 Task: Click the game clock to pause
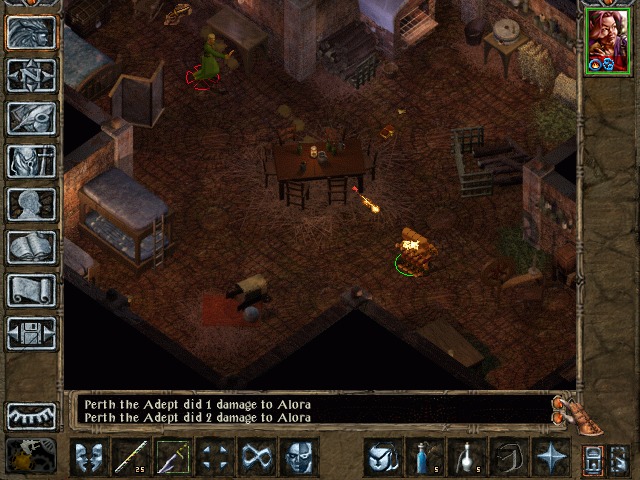click(30, 455)
